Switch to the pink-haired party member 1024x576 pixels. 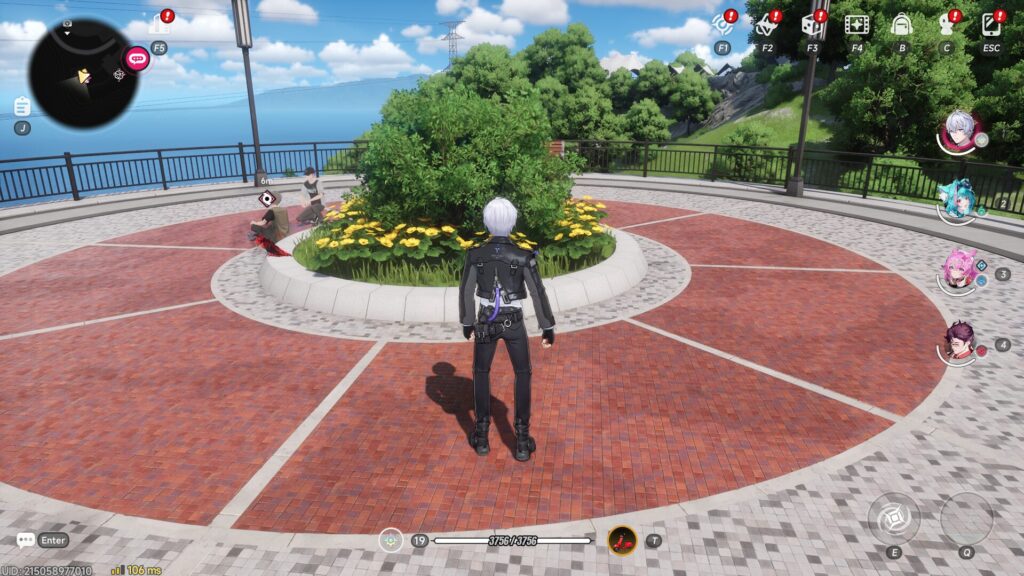click(x=960, y=270)
